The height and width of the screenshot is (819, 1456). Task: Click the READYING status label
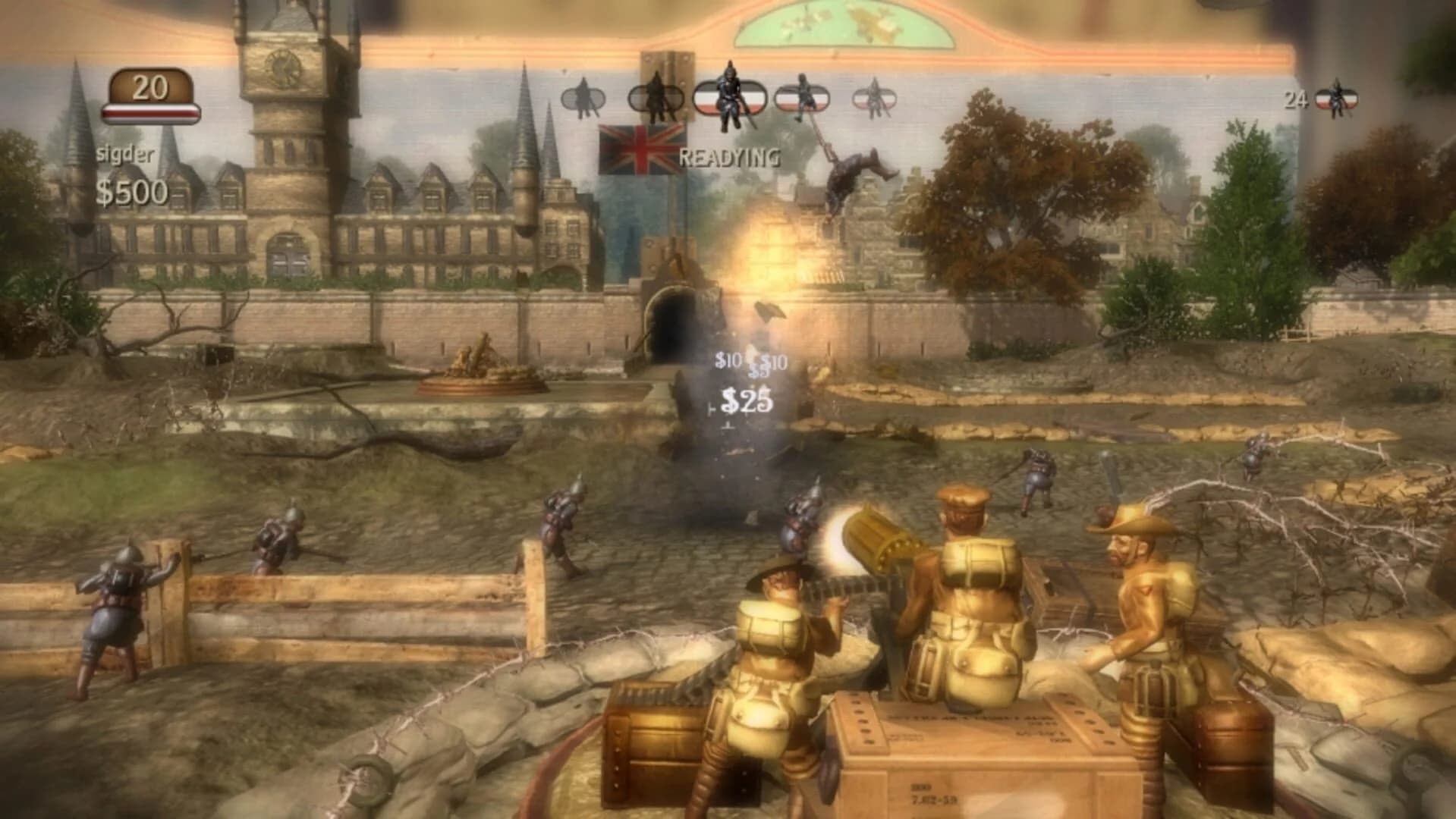click(731, 158)
